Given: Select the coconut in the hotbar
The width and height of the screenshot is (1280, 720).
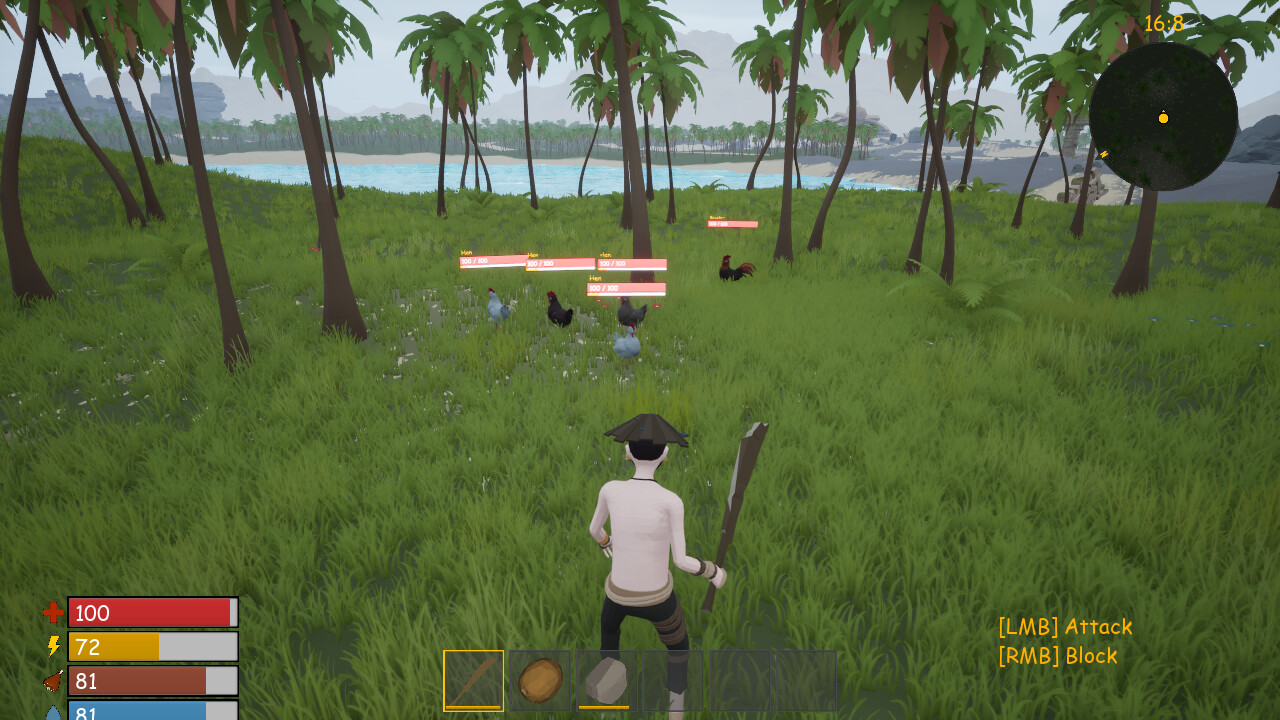Looking at the screenshot, I should pos(538,679).
